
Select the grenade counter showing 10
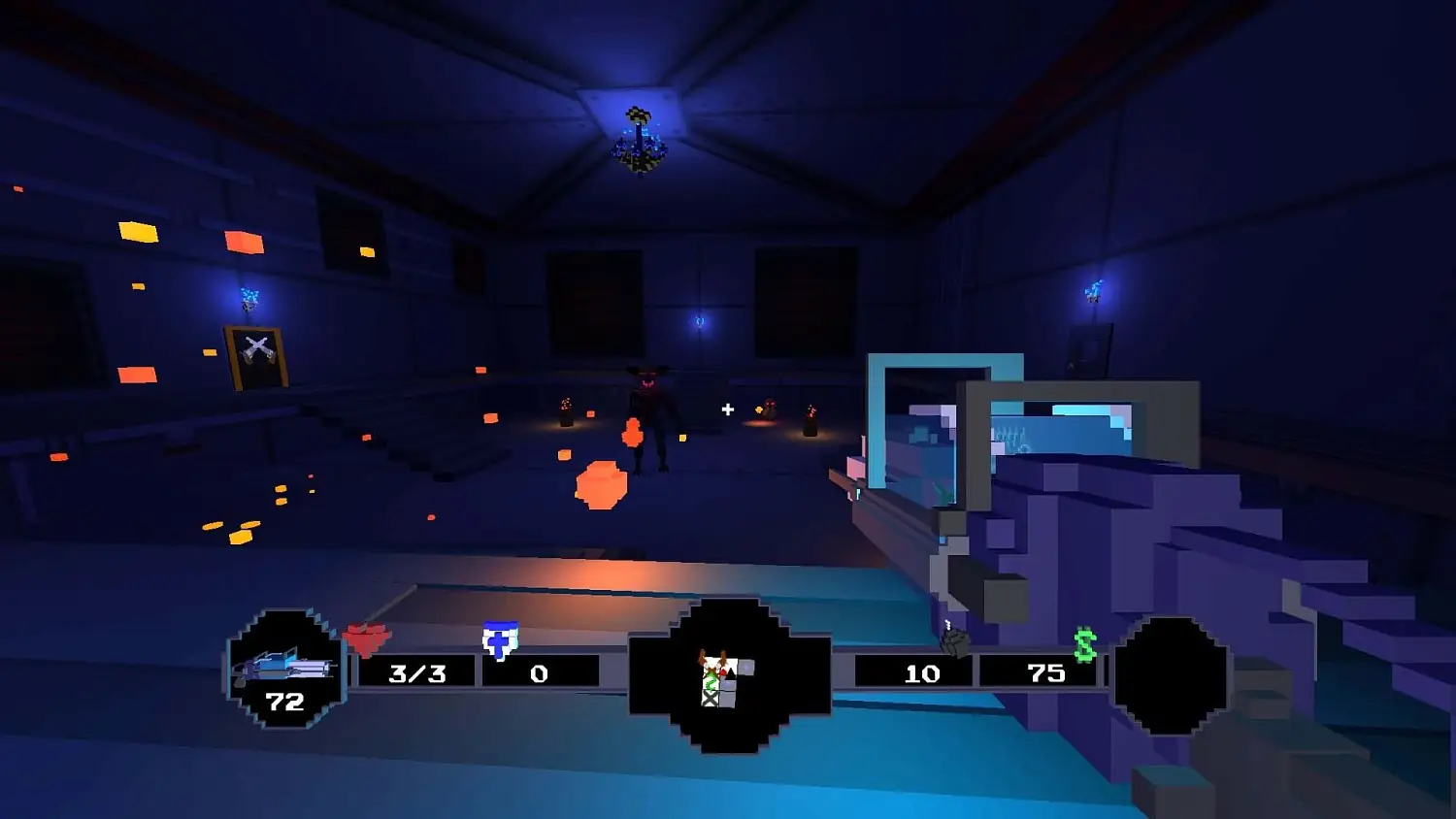point(920,672)
